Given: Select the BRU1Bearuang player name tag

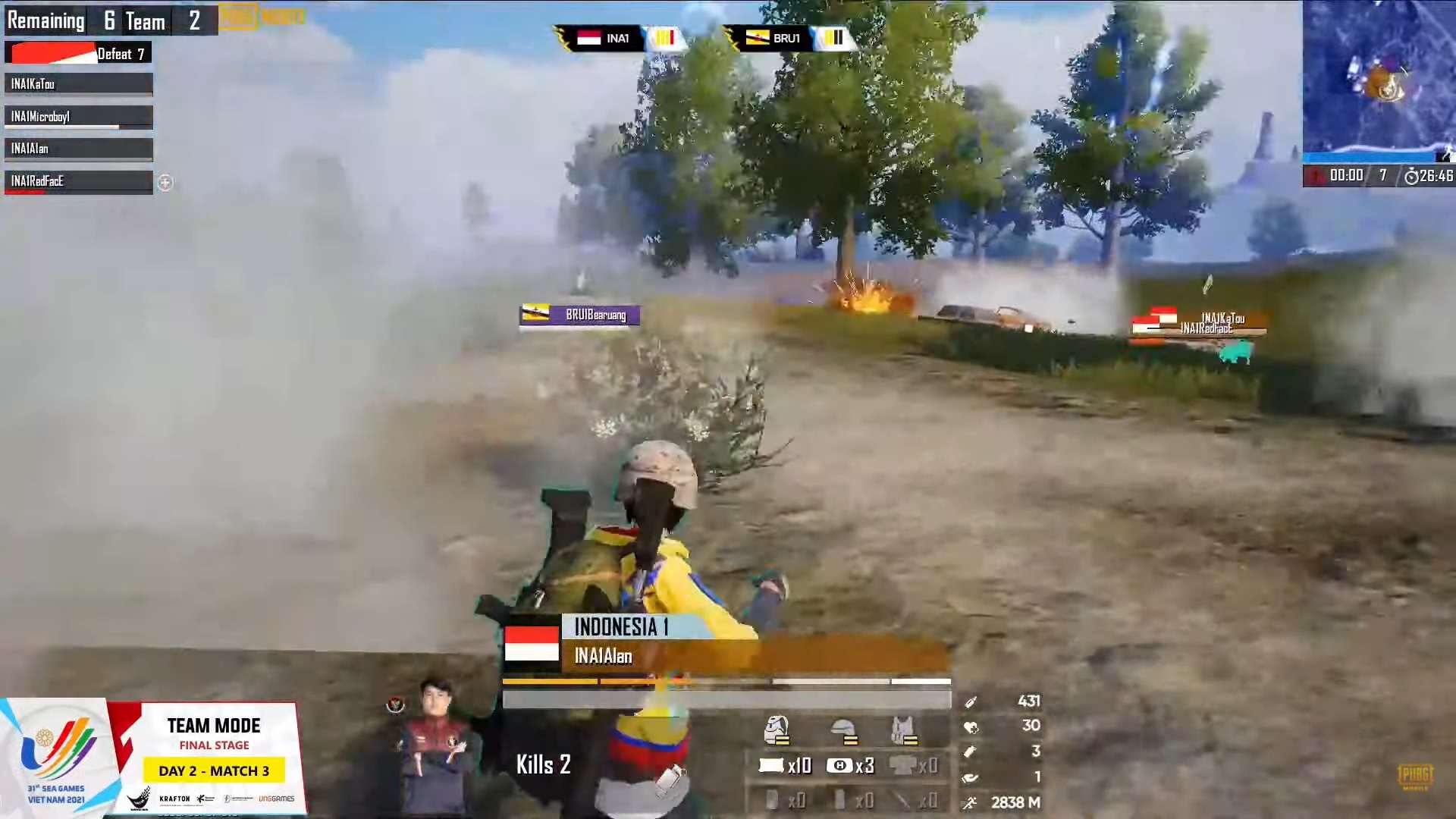Looking at the screenshot, I should tap(580, 315).
